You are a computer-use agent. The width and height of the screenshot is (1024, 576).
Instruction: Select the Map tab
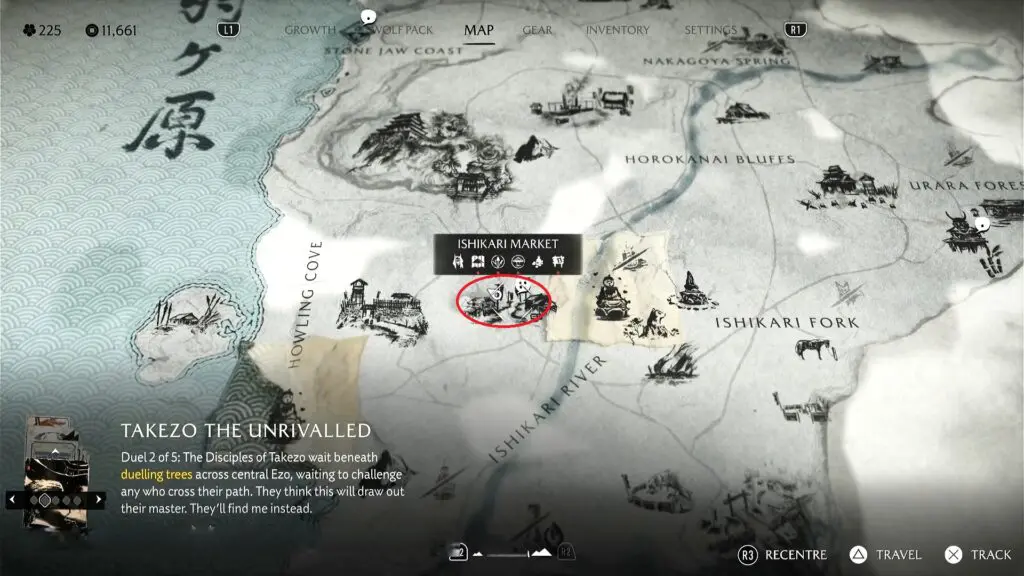pos(478,30)
